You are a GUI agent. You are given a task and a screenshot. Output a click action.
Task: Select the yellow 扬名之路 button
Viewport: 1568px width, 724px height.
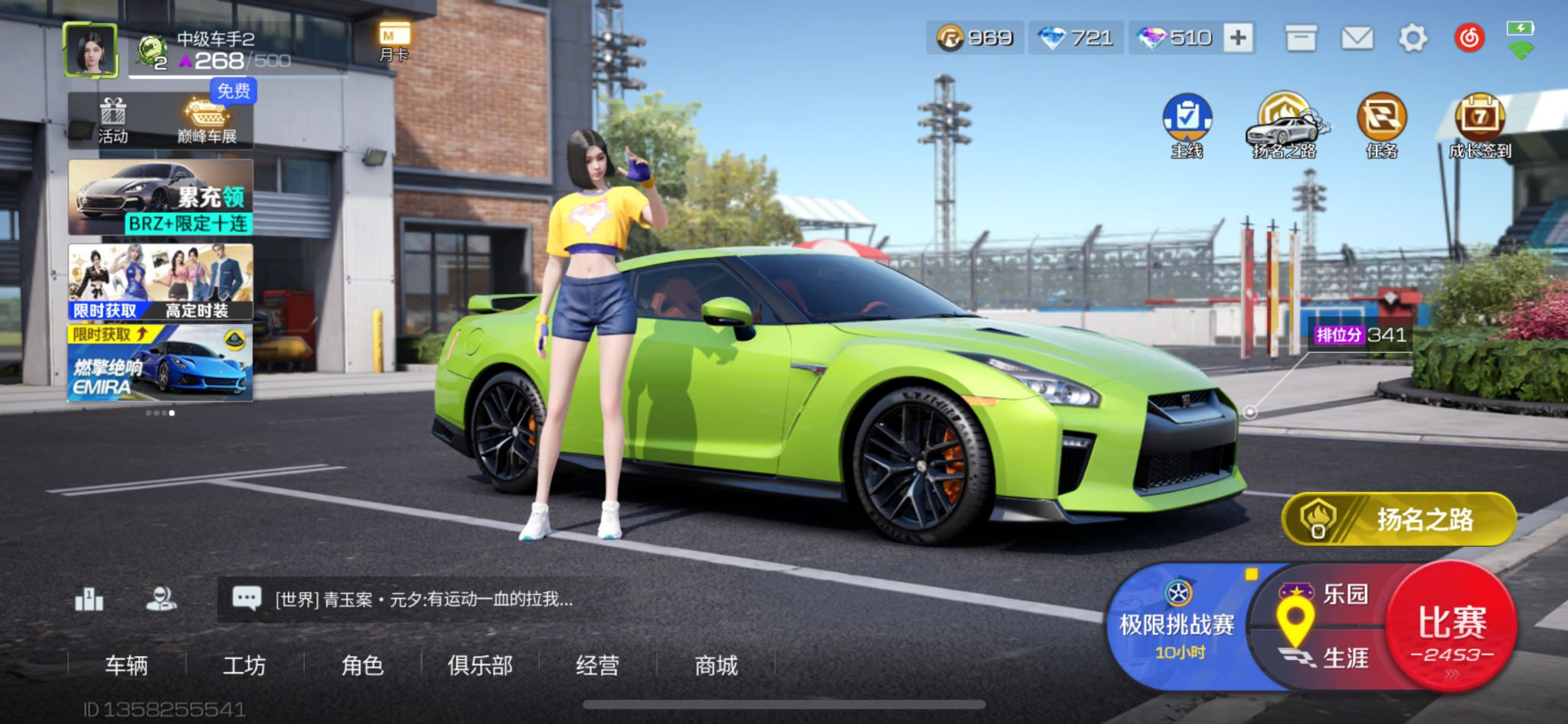point(1400,520)
